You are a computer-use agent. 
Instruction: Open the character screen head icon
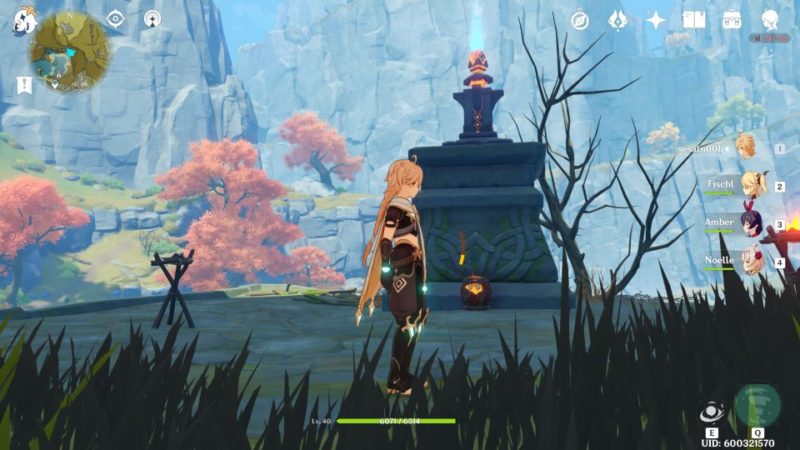[x=770, y=20]
